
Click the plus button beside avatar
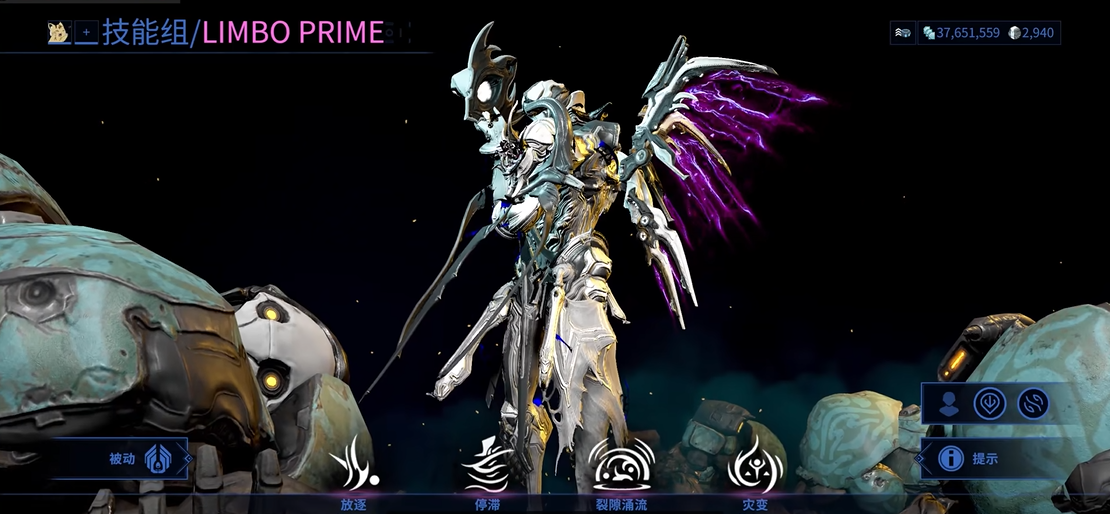coord(87,33)
